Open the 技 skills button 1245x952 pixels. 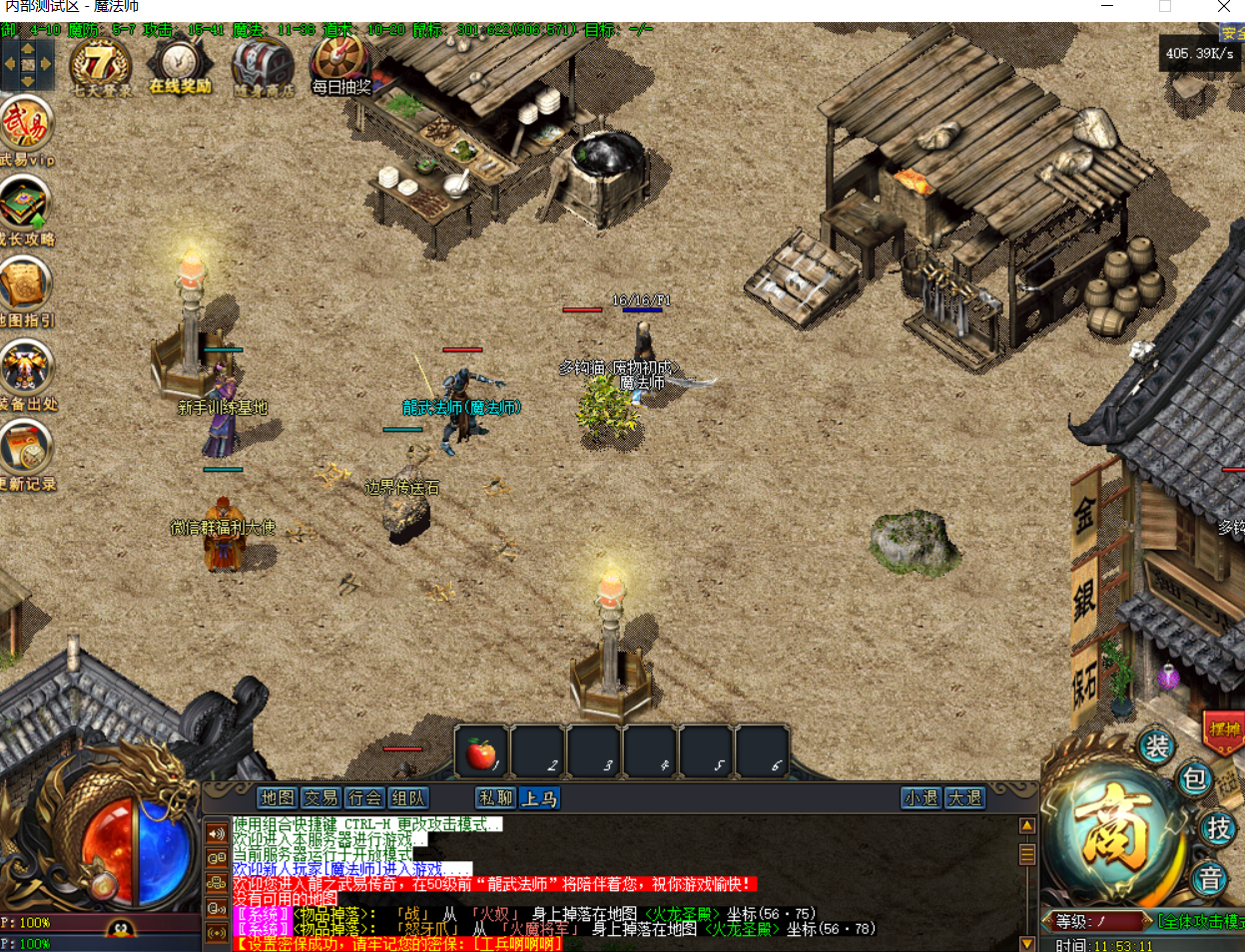click(1218, 828)
